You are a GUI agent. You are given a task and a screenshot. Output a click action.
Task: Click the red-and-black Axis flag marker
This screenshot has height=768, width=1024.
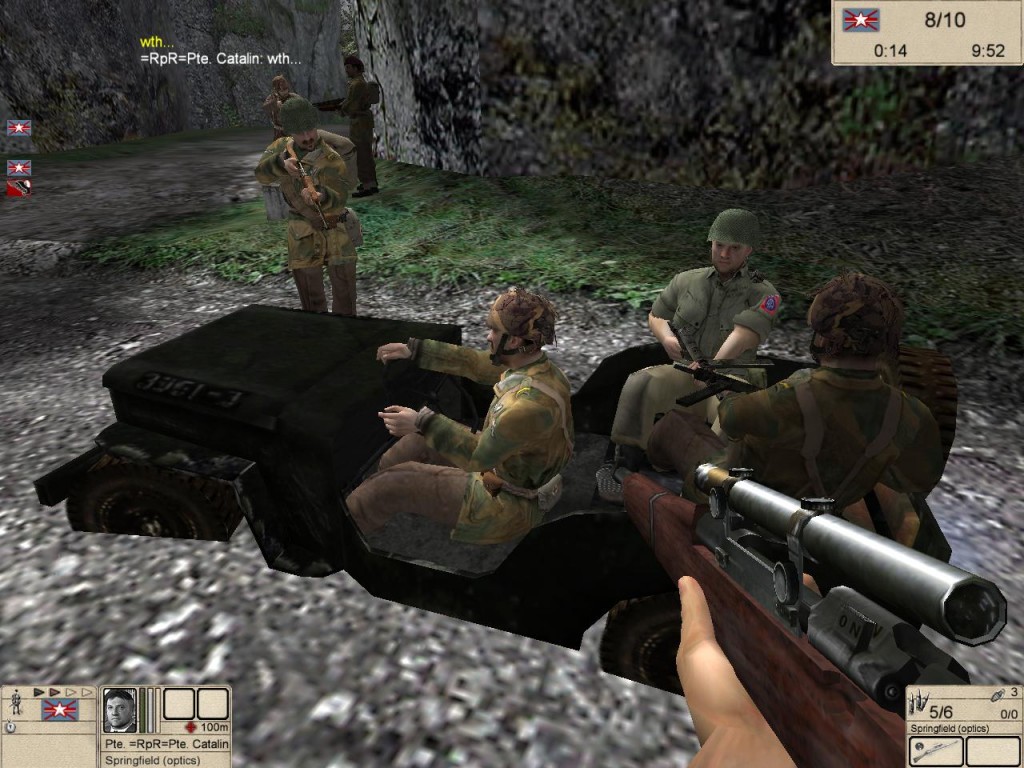pos(19,187)
